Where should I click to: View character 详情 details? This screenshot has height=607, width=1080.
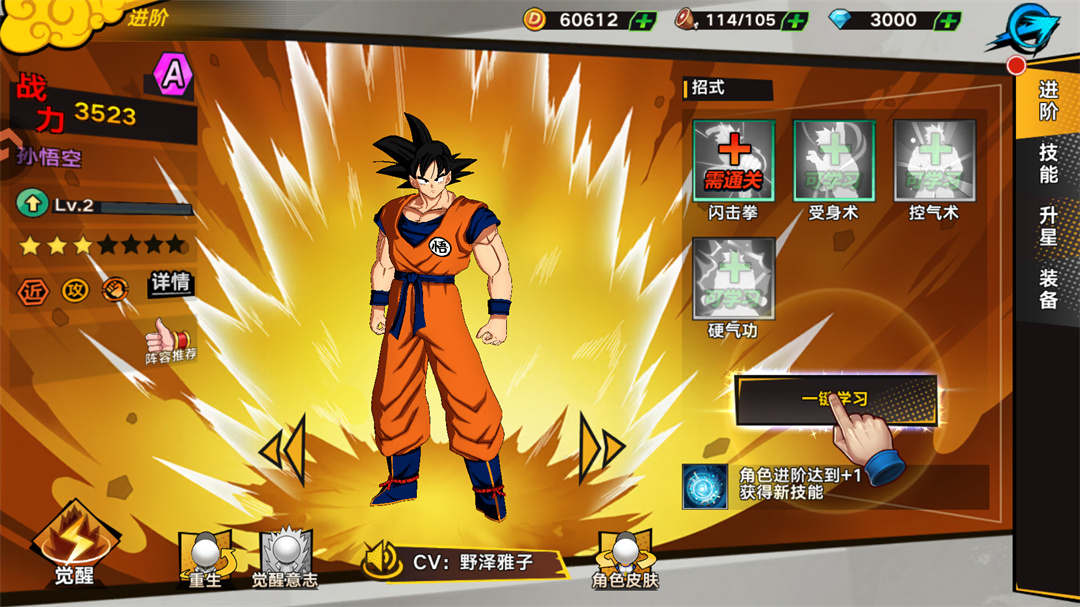[170, 284]
